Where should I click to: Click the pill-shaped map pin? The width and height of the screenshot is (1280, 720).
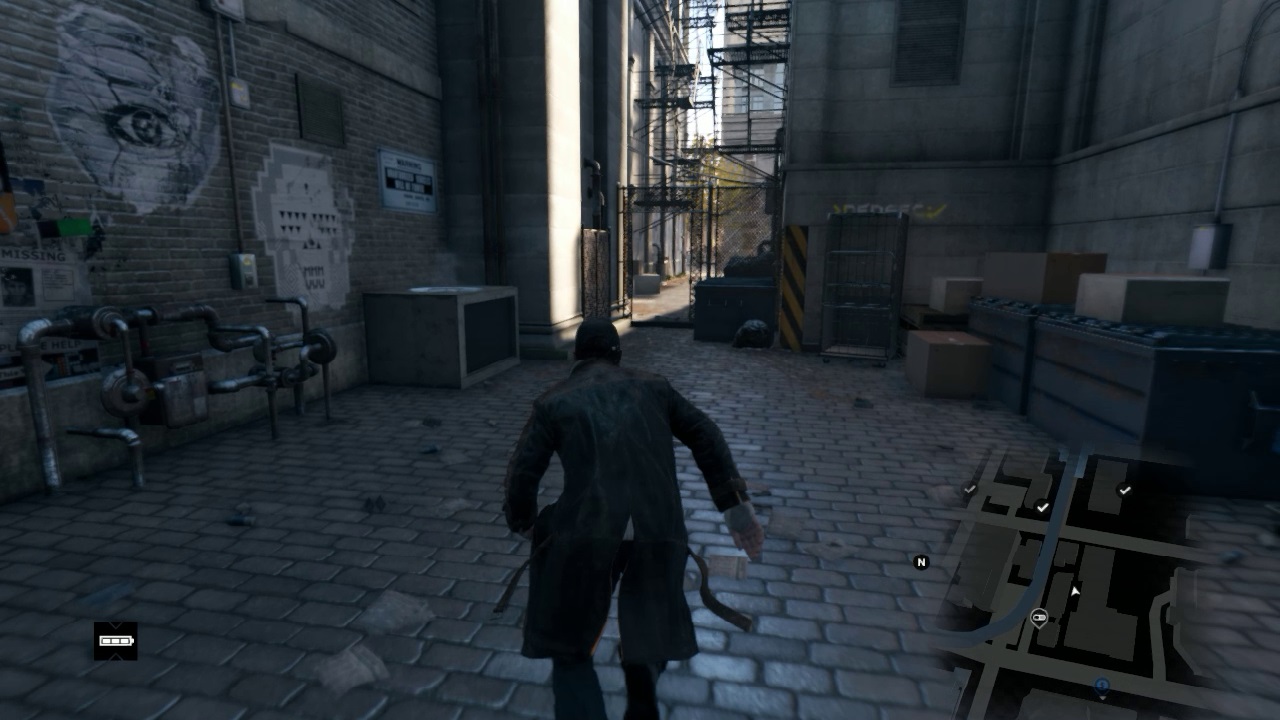(x=1039, y=617)
